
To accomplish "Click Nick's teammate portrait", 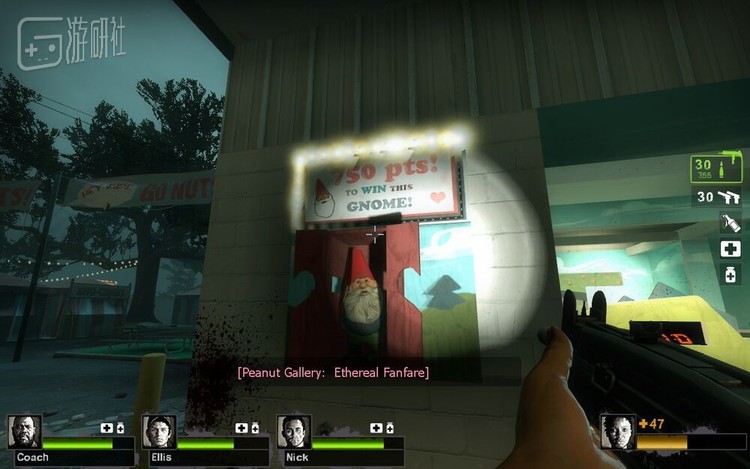I will 294,431.
